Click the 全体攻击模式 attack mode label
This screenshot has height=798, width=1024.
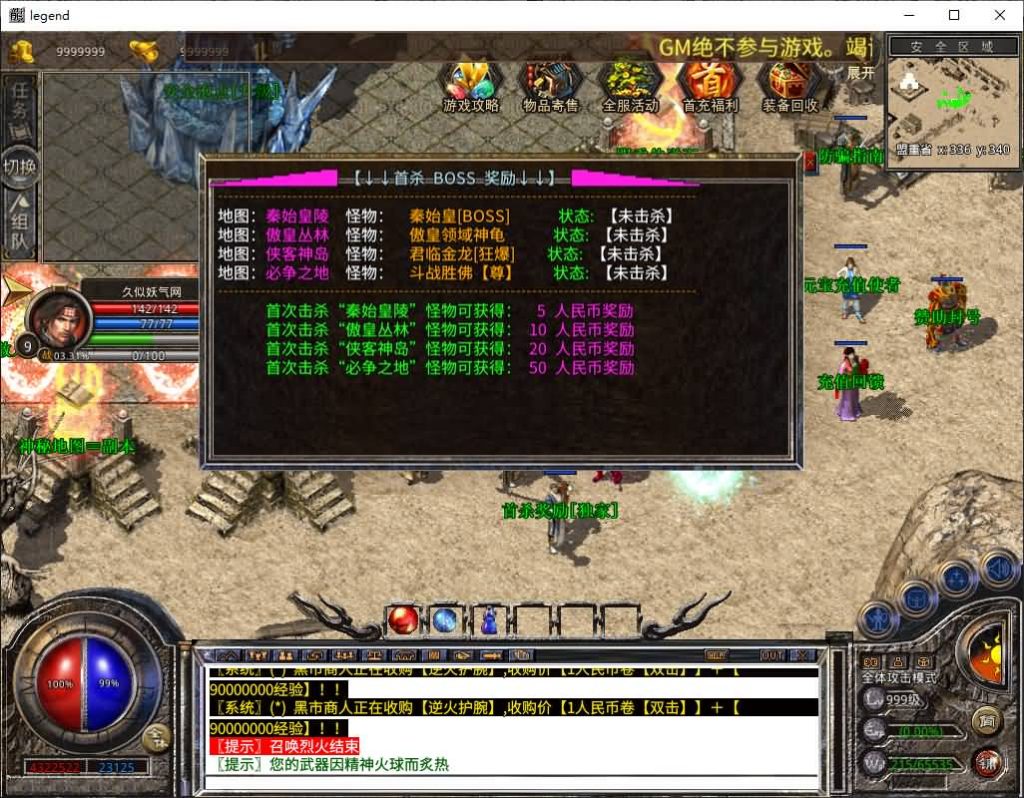(x=900, y=678)
